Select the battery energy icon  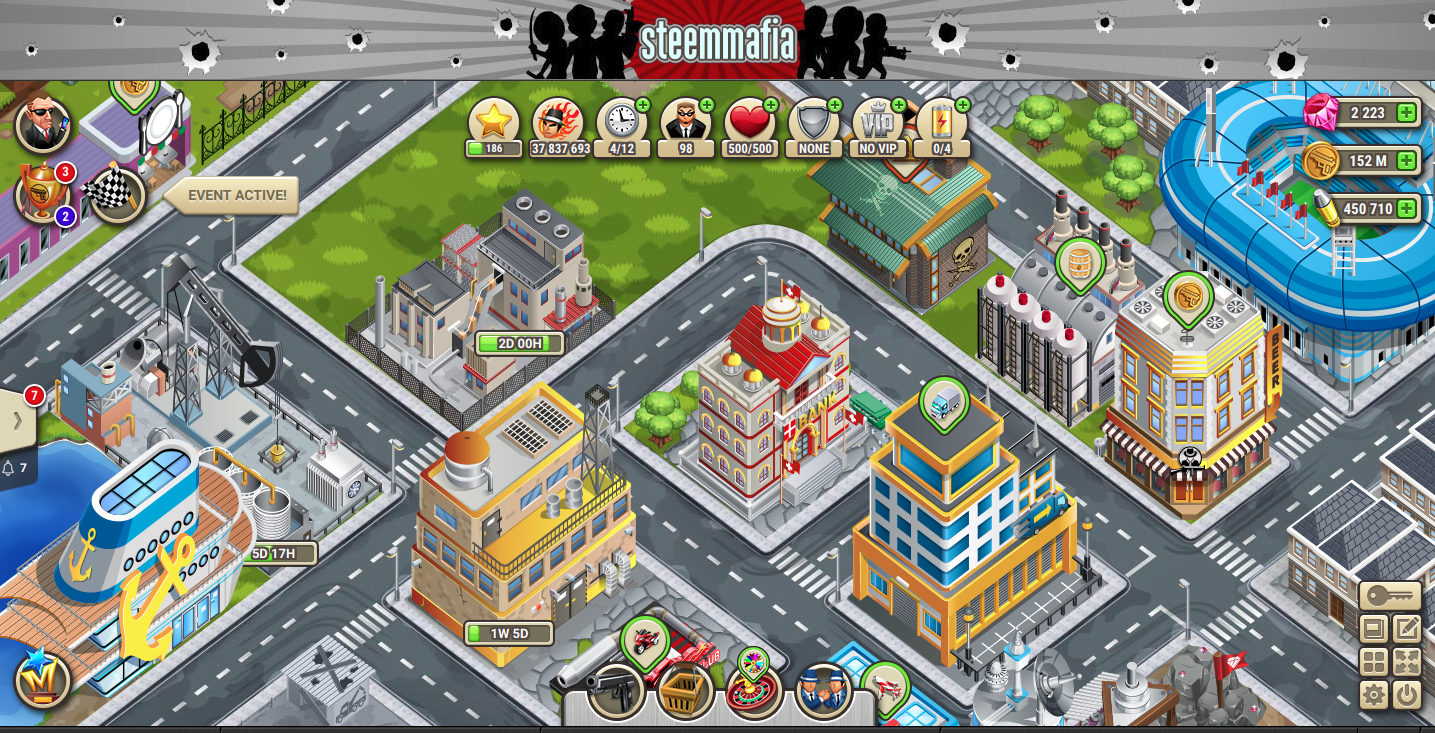941,122
